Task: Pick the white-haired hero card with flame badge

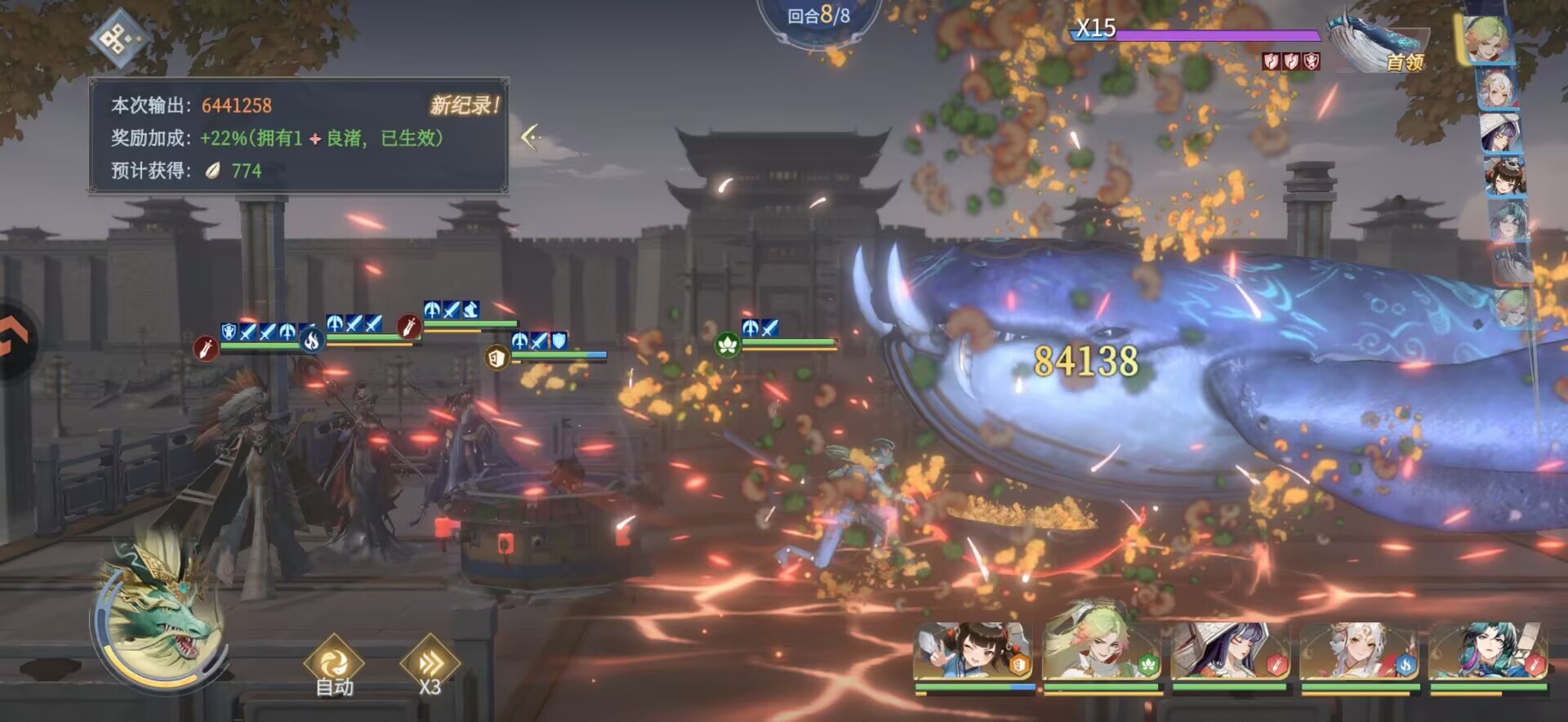Action: [1359, 652]
